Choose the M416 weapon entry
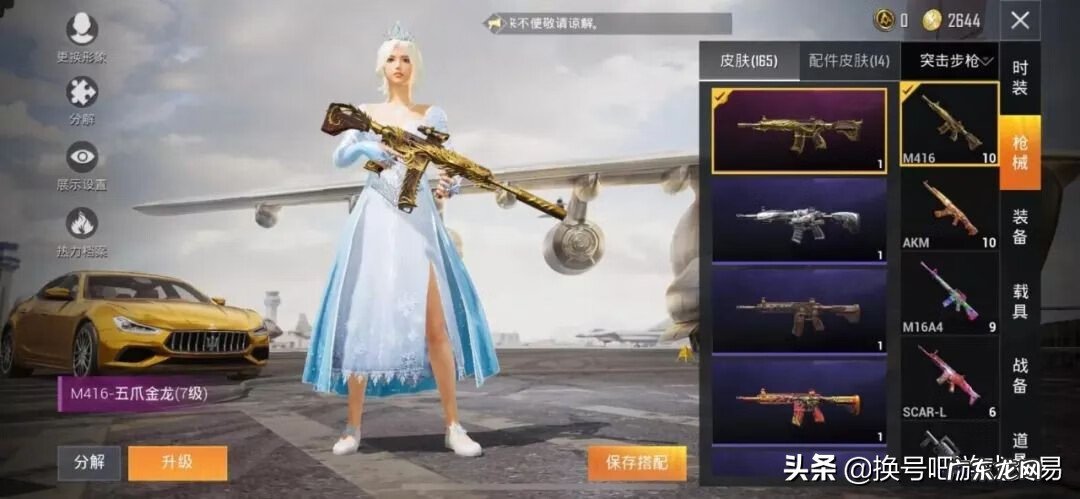The width and height of the screenshot is (1080, 499). (x=949, y=124)
